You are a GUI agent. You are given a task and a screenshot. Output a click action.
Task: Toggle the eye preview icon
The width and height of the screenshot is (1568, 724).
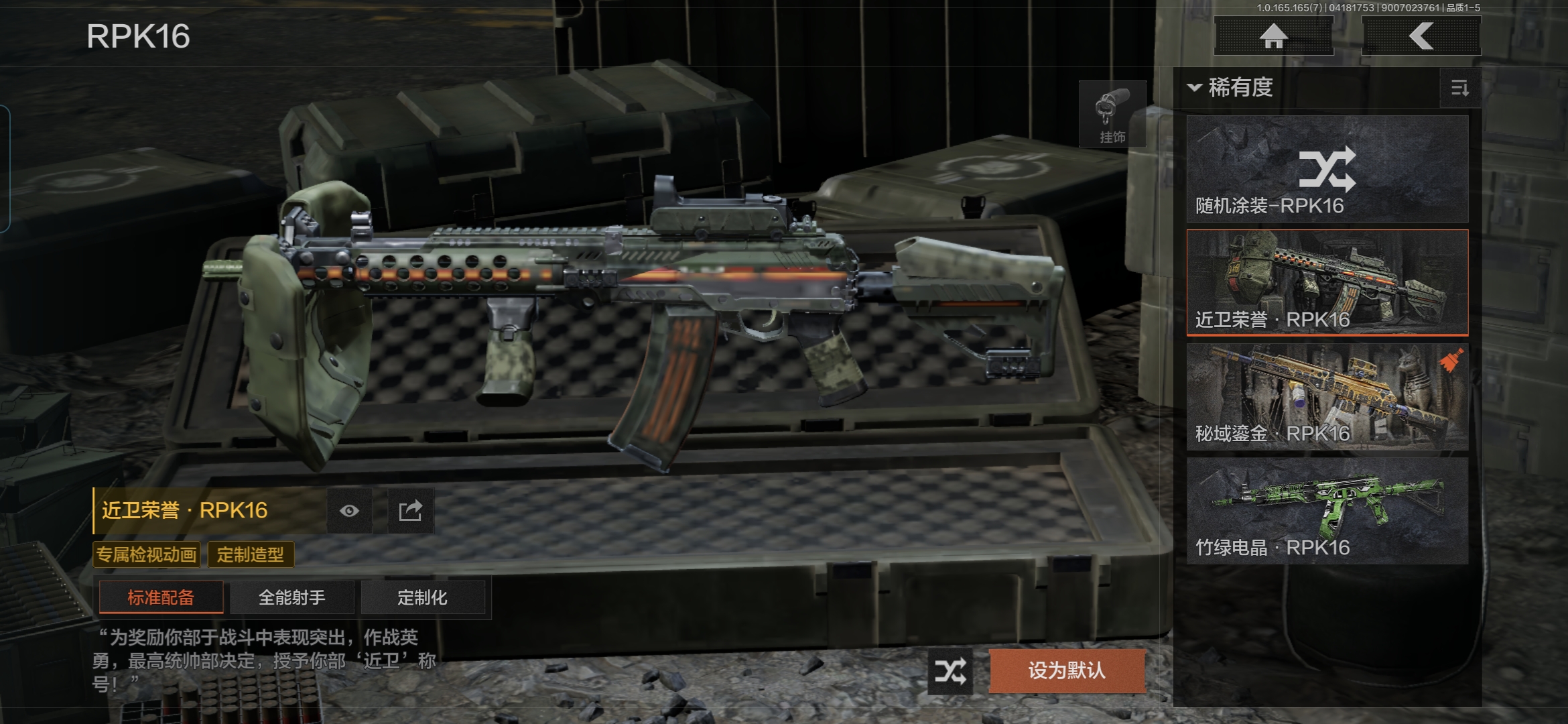click(x=349, y=511)
